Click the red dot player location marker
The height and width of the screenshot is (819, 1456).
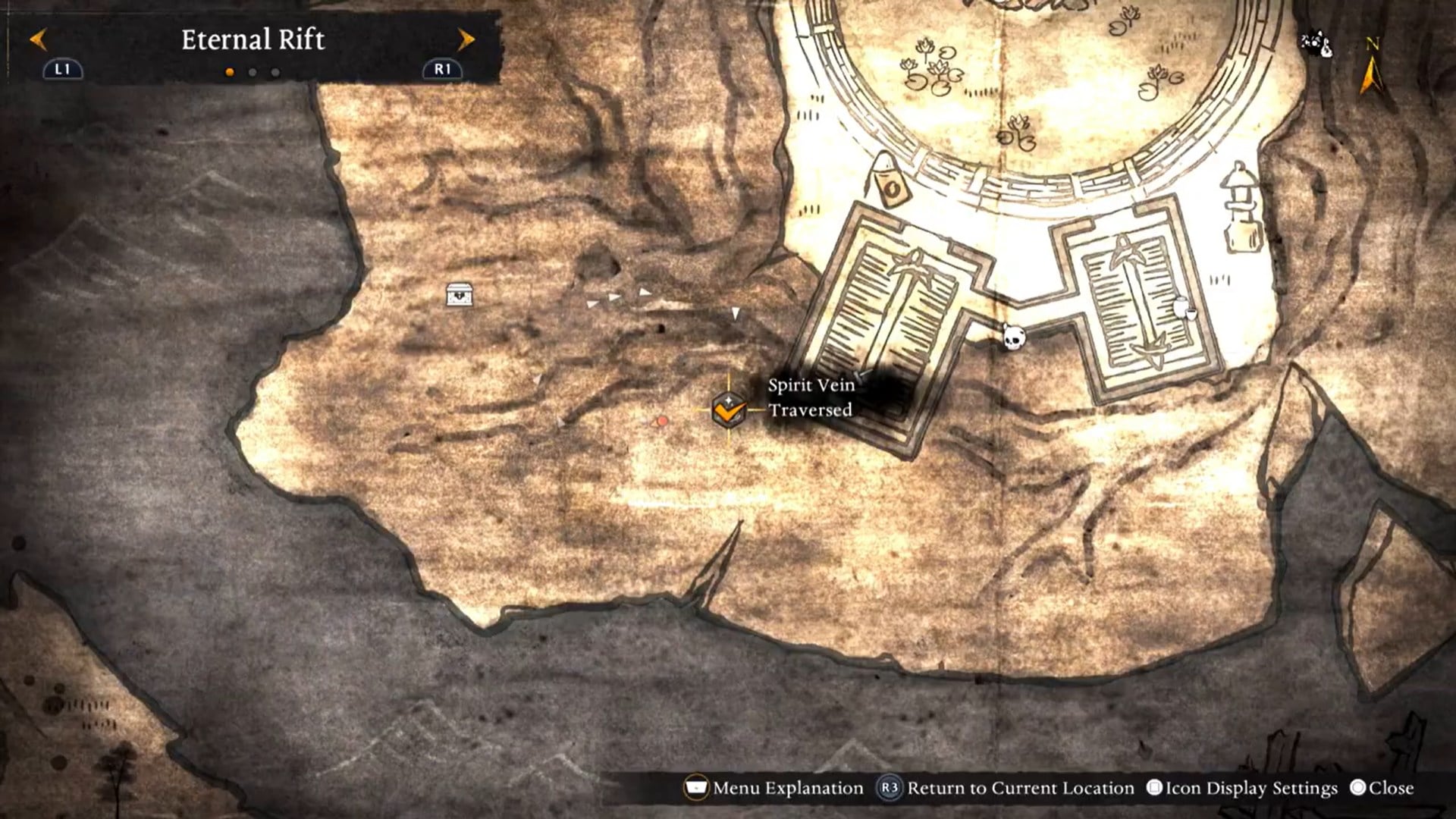pos(662,421)
